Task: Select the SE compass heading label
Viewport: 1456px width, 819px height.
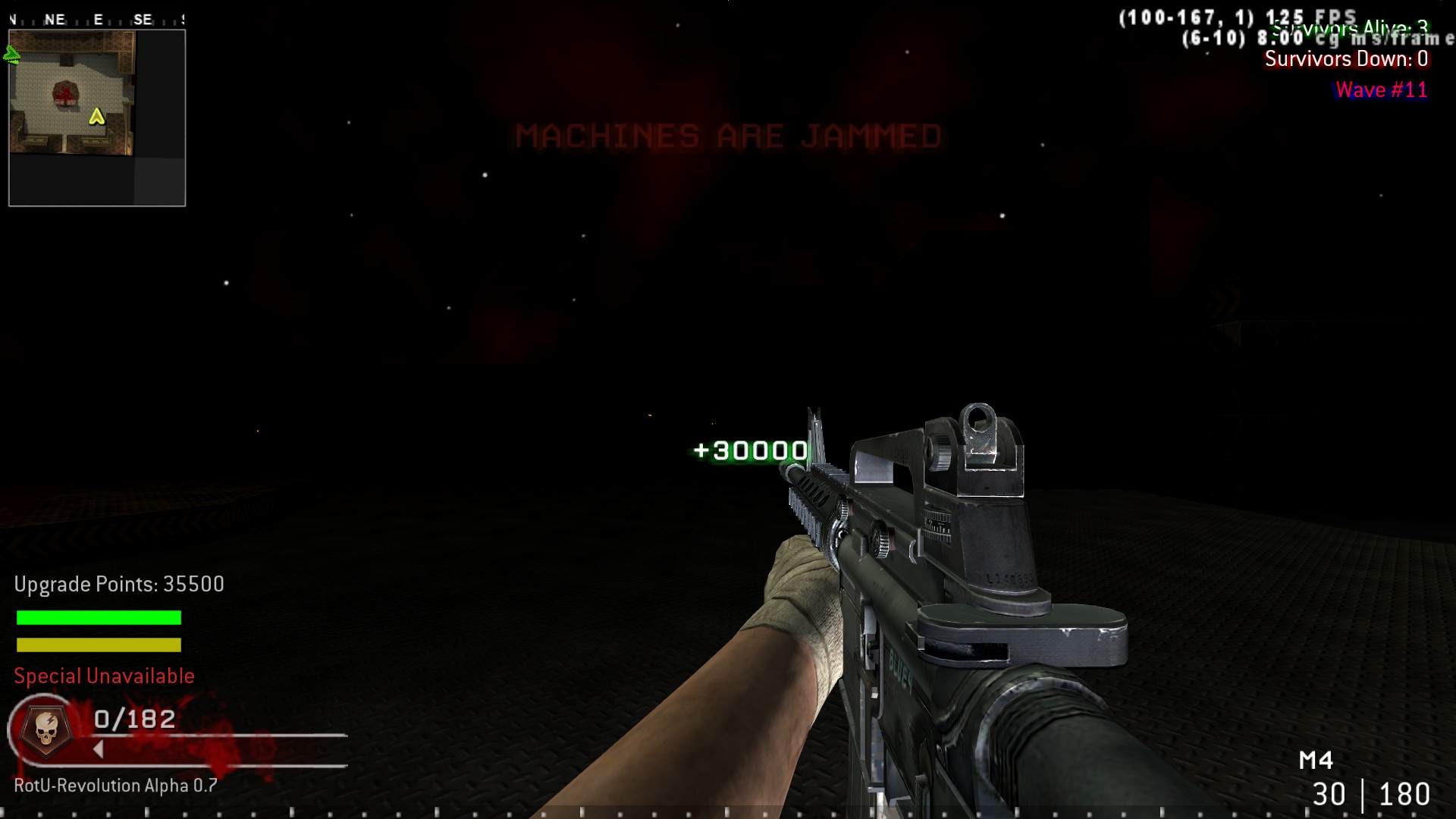Action: pyautogui.click(x=141, y=18)
